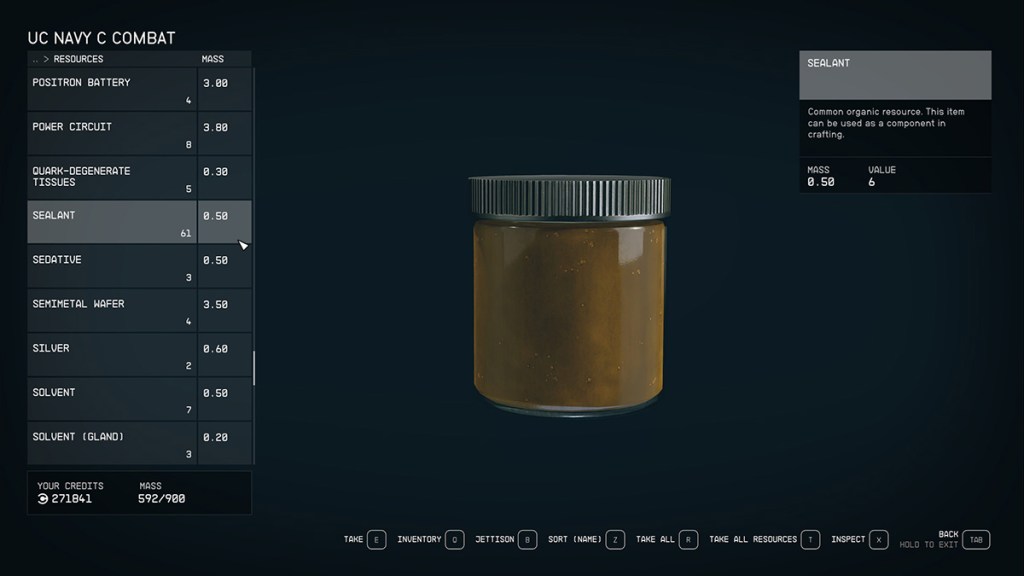
Task: Select Silver in the resource list
Action: (x=112, y=355)
